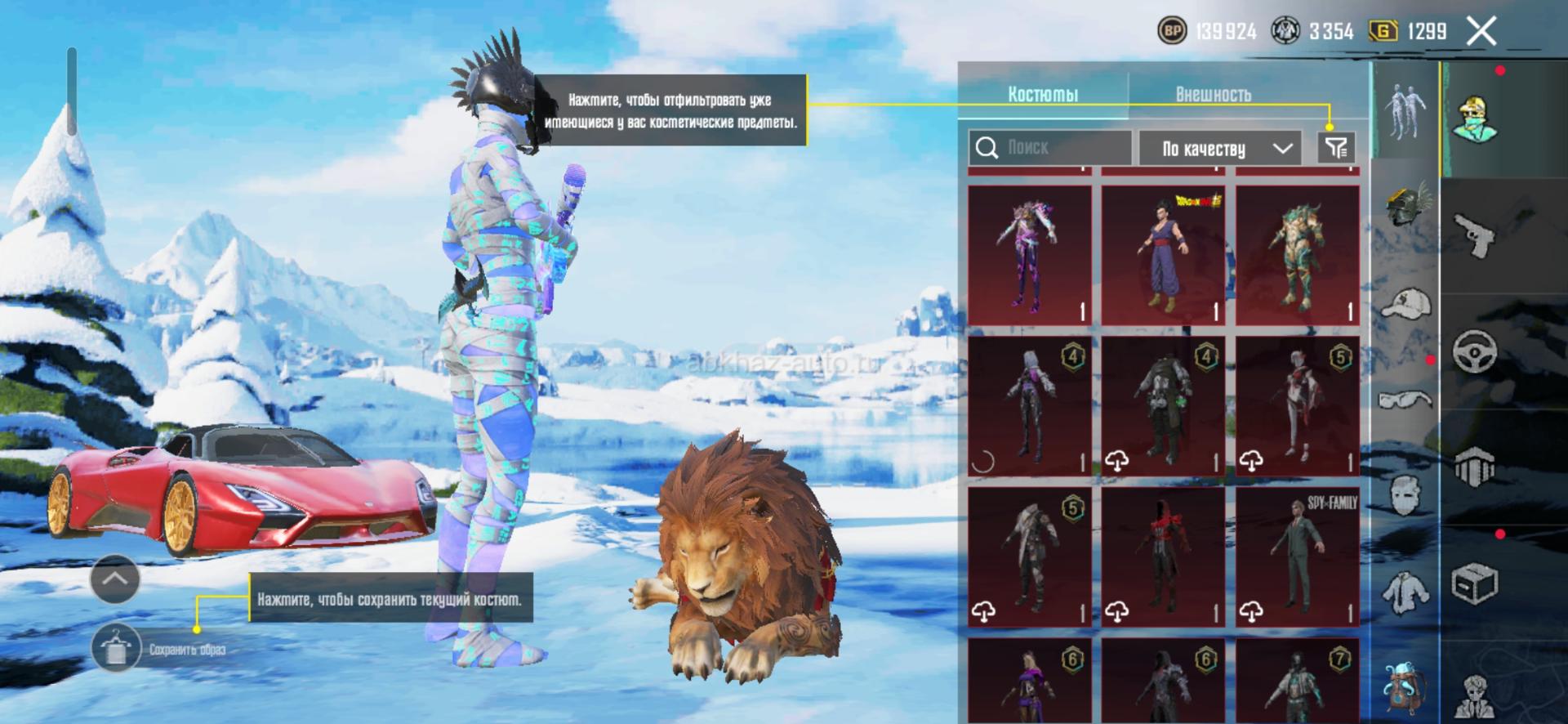
Task: Select the Dragon Ball blue gi costume
Action: click(x=1163, y=255)
